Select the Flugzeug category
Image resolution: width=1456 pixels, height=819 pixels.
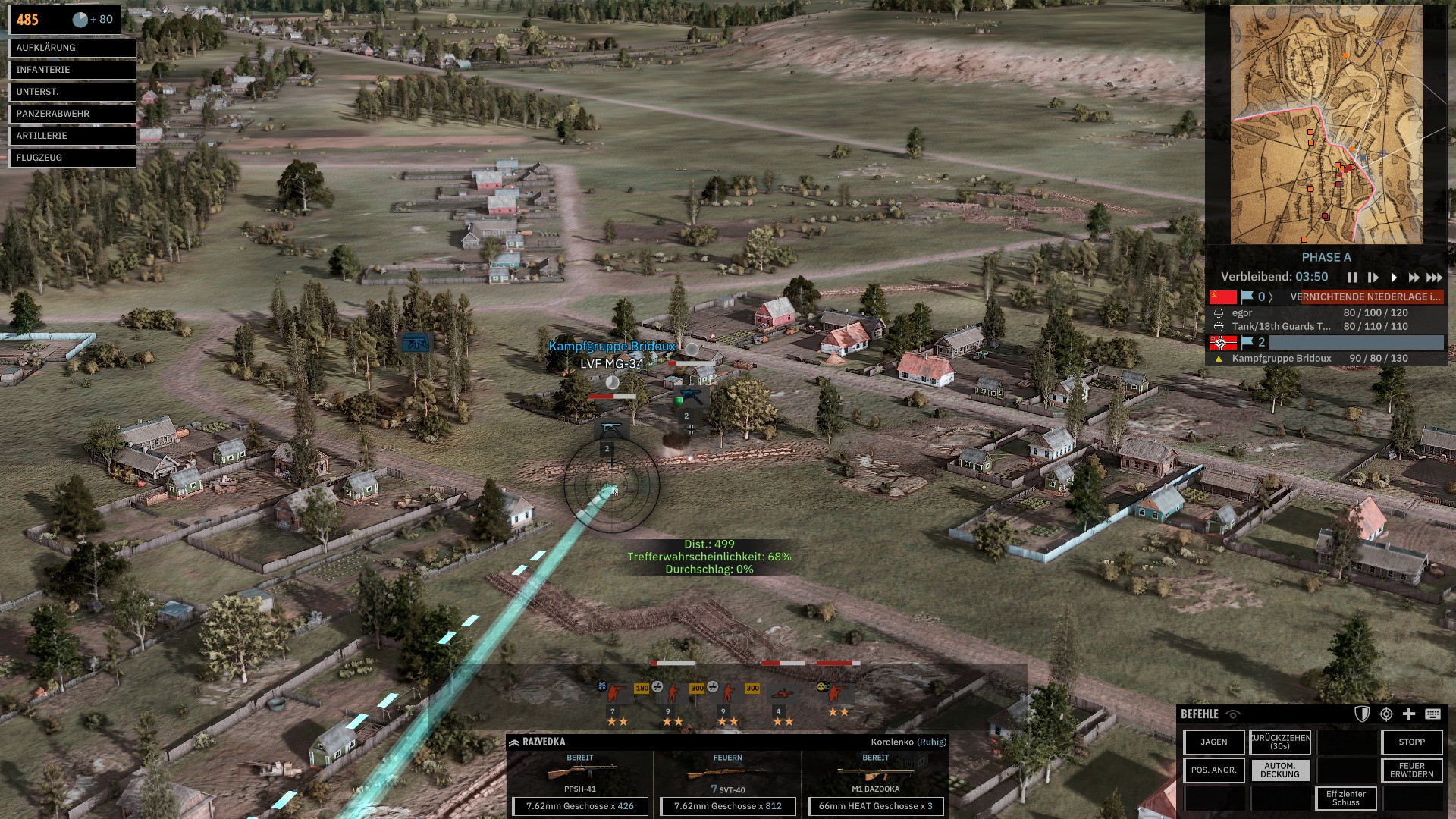72,158
